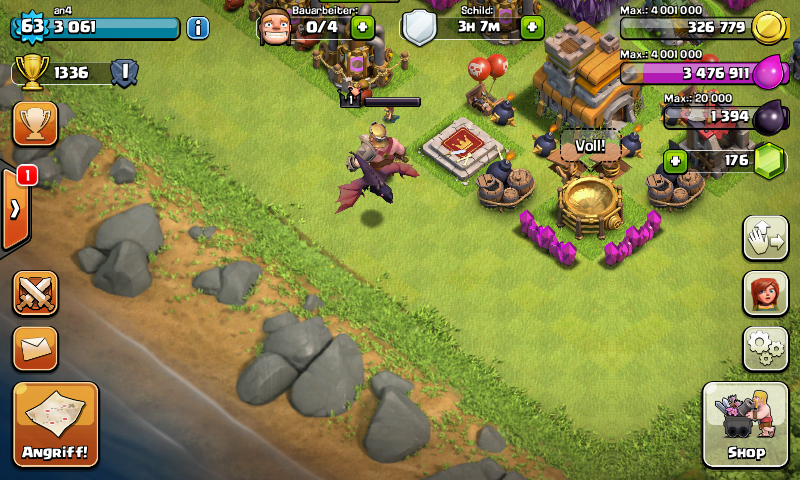Screen dimensions: 800x480
Task: Expand the side chat panel arrow
Action: pos(15,209)
